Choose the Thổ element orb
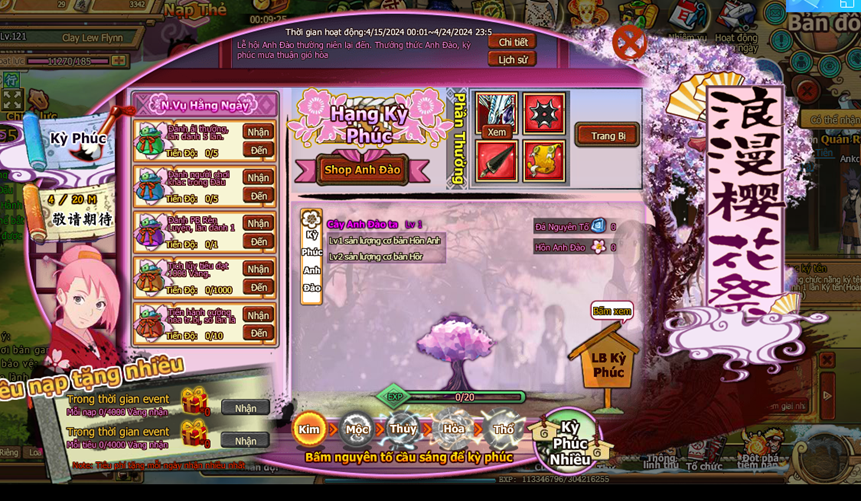This screenshot has height=501, width=861. pyautogui.click(x=503, y=430)
